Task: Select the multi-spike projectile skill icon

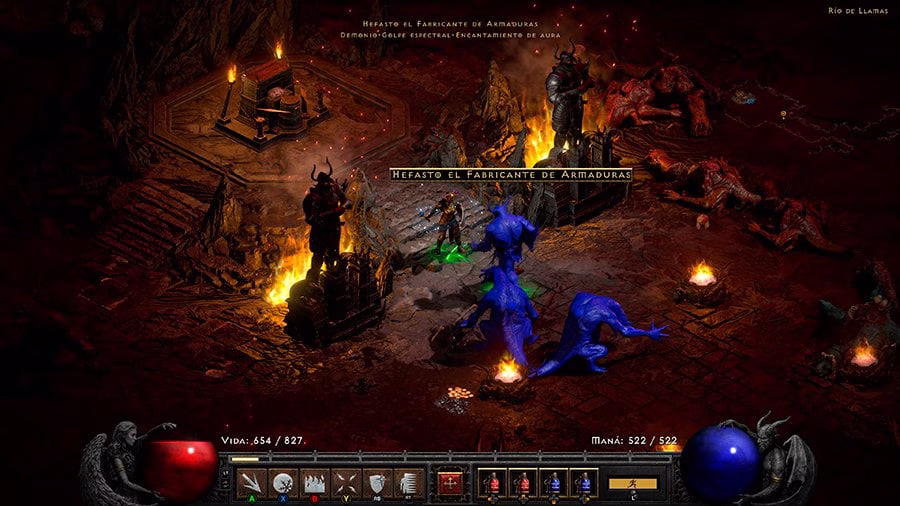Action: pos(253,482)
